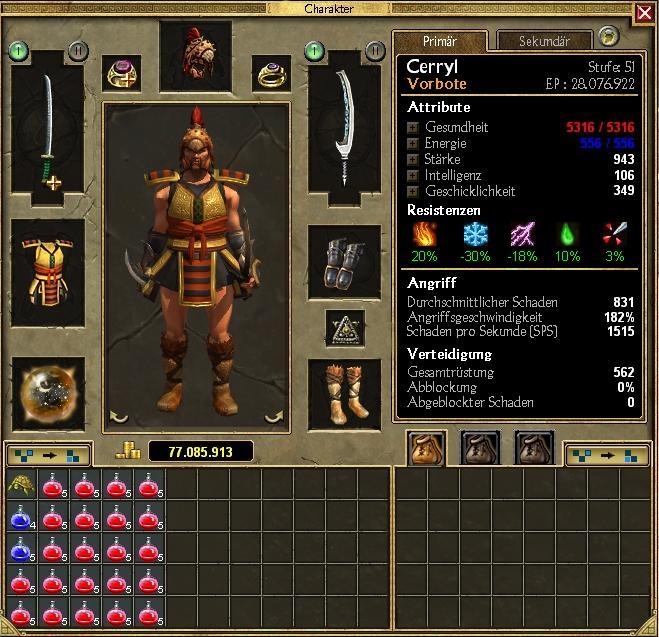Viewport: 659px width, 637px height.
Task: Rotate character with the bottom-right arrow
Action: pyautogui.click(x=271, y=418)
